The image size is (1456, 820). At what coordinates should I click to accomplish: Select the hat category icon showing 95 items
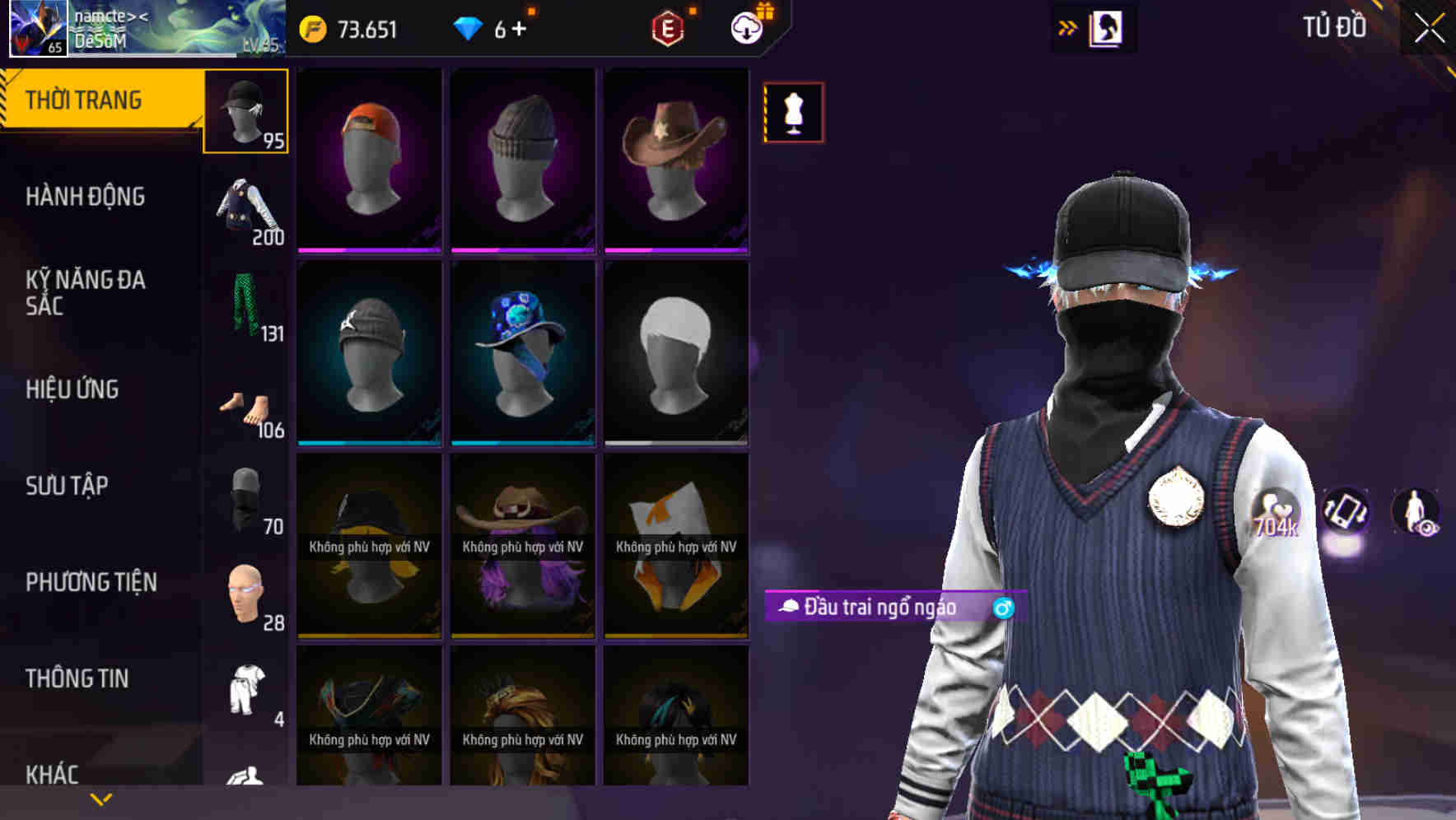click(x=246, y=111)
